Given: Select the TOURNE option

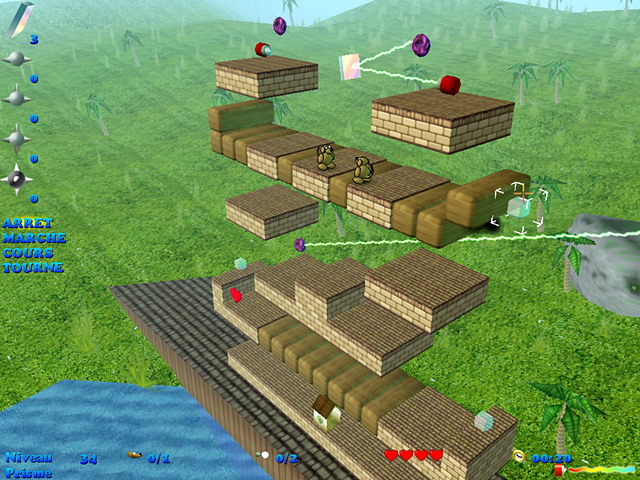Looking at the screenshot, I should pyautogui.click(x=32, y=268).
